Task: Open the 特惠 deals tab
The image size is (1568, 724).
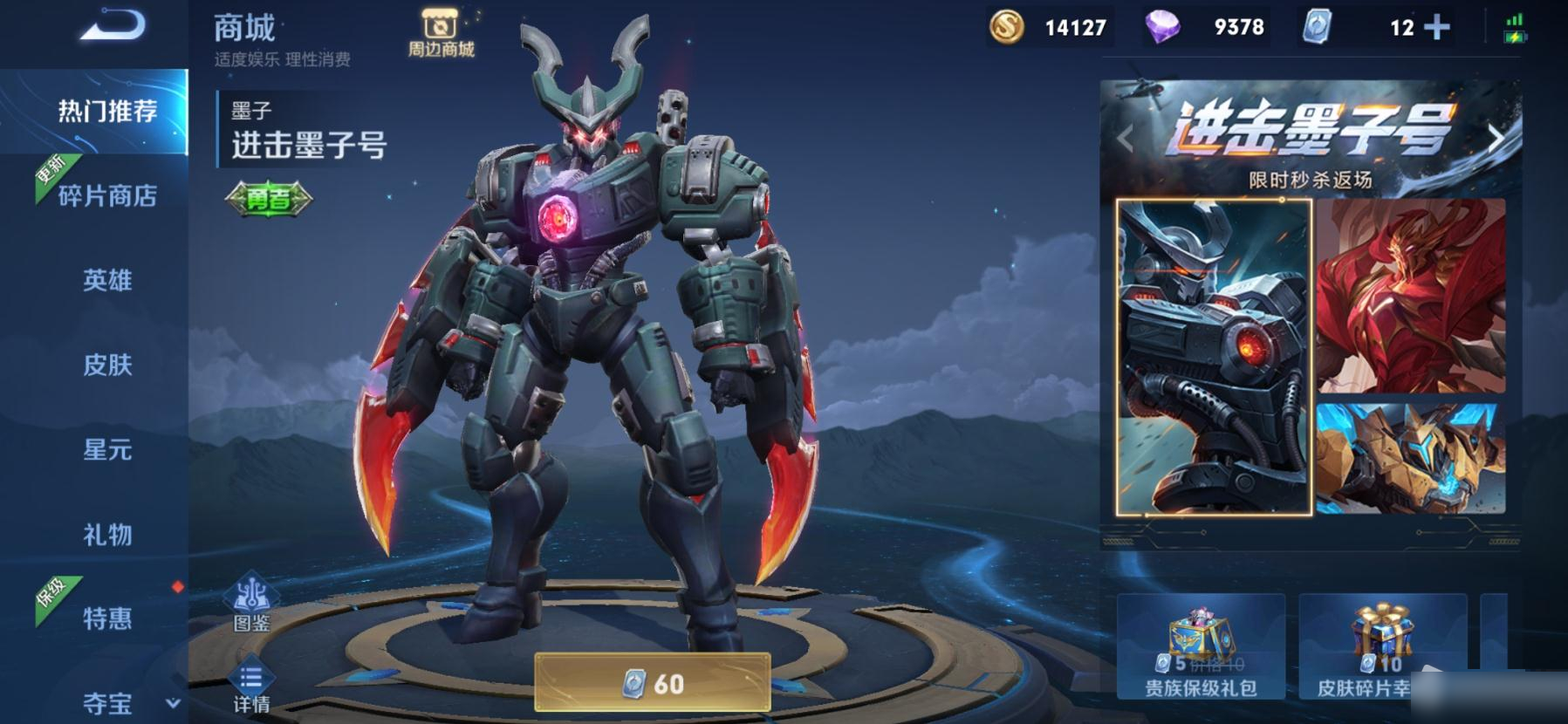Action: point(106,618)
